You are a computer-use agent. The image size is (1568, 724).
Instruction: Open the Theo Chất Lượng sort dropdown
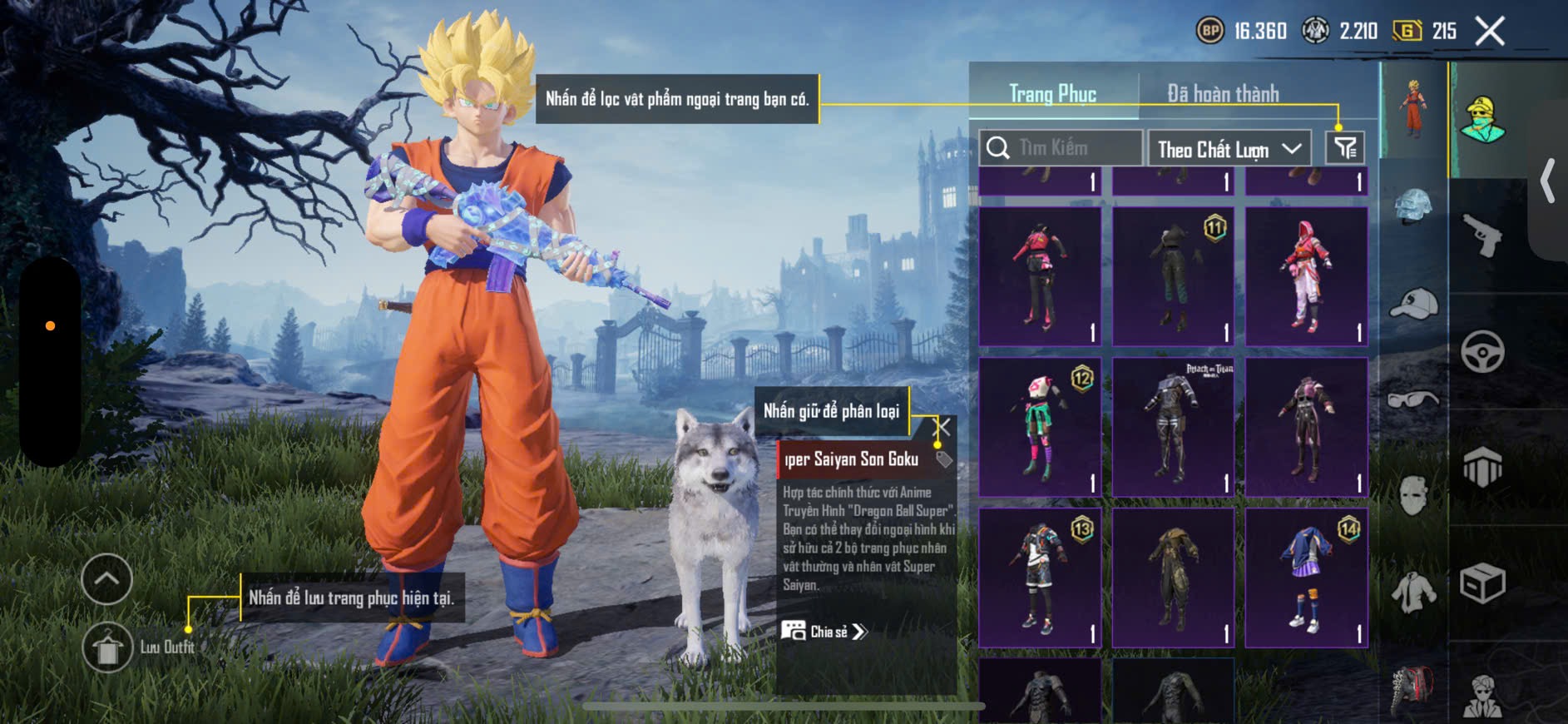1228,149
